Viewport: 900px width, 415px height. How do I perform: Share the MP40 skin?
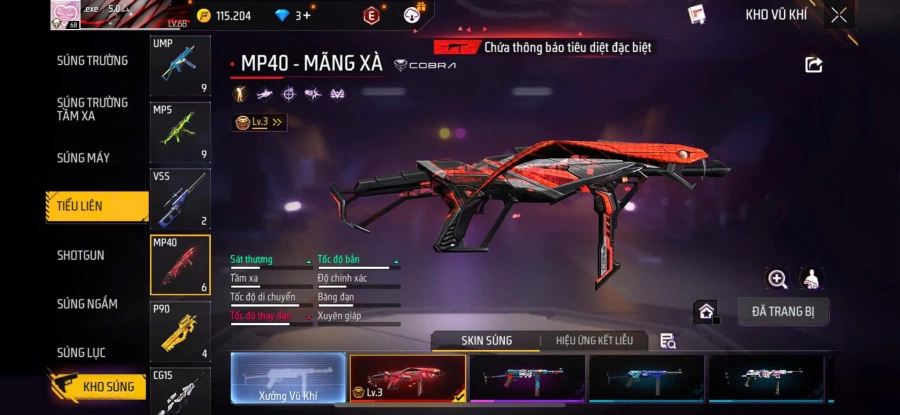point(813,65)
